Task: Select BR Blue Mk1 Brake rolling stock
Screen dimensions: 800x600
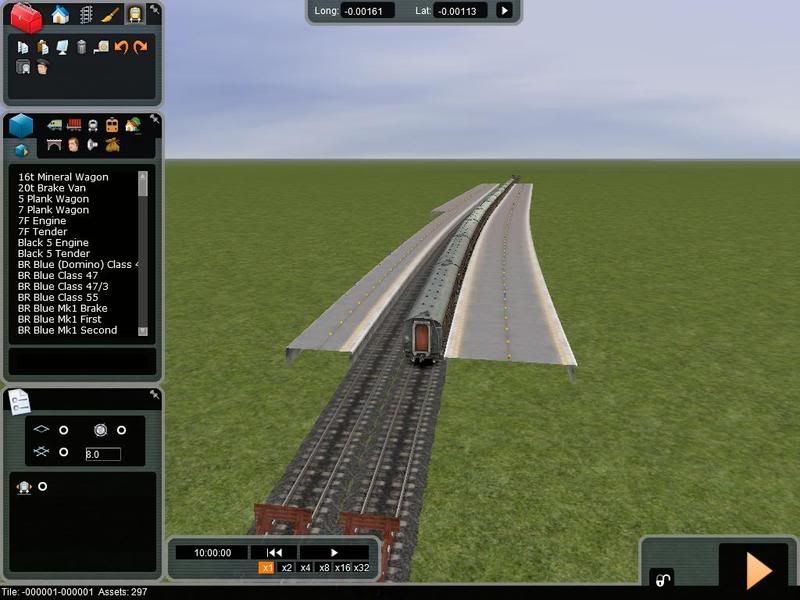Action: (x=62, y=309)
